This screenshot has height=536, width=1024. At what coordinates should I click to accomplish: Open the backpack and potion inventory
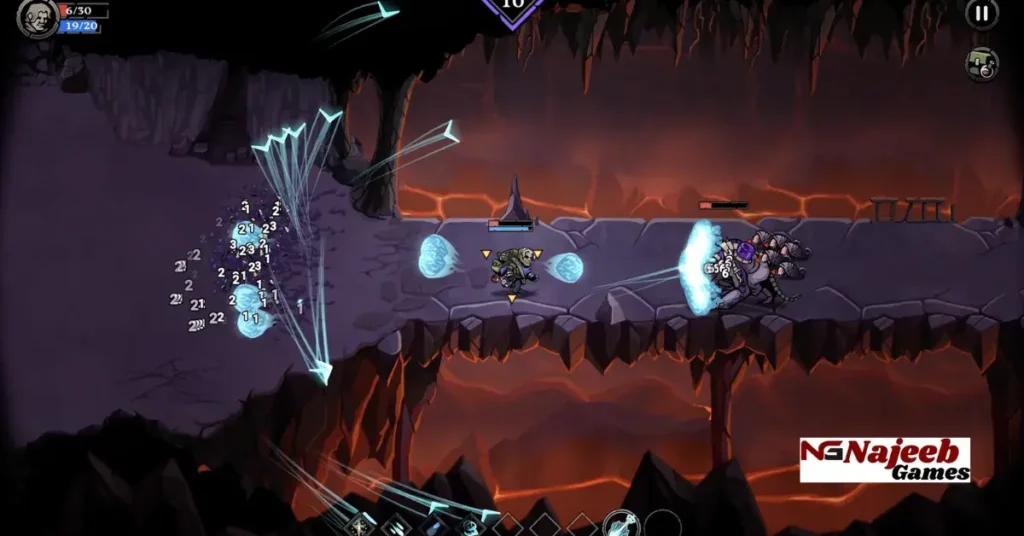click(981, 64)
